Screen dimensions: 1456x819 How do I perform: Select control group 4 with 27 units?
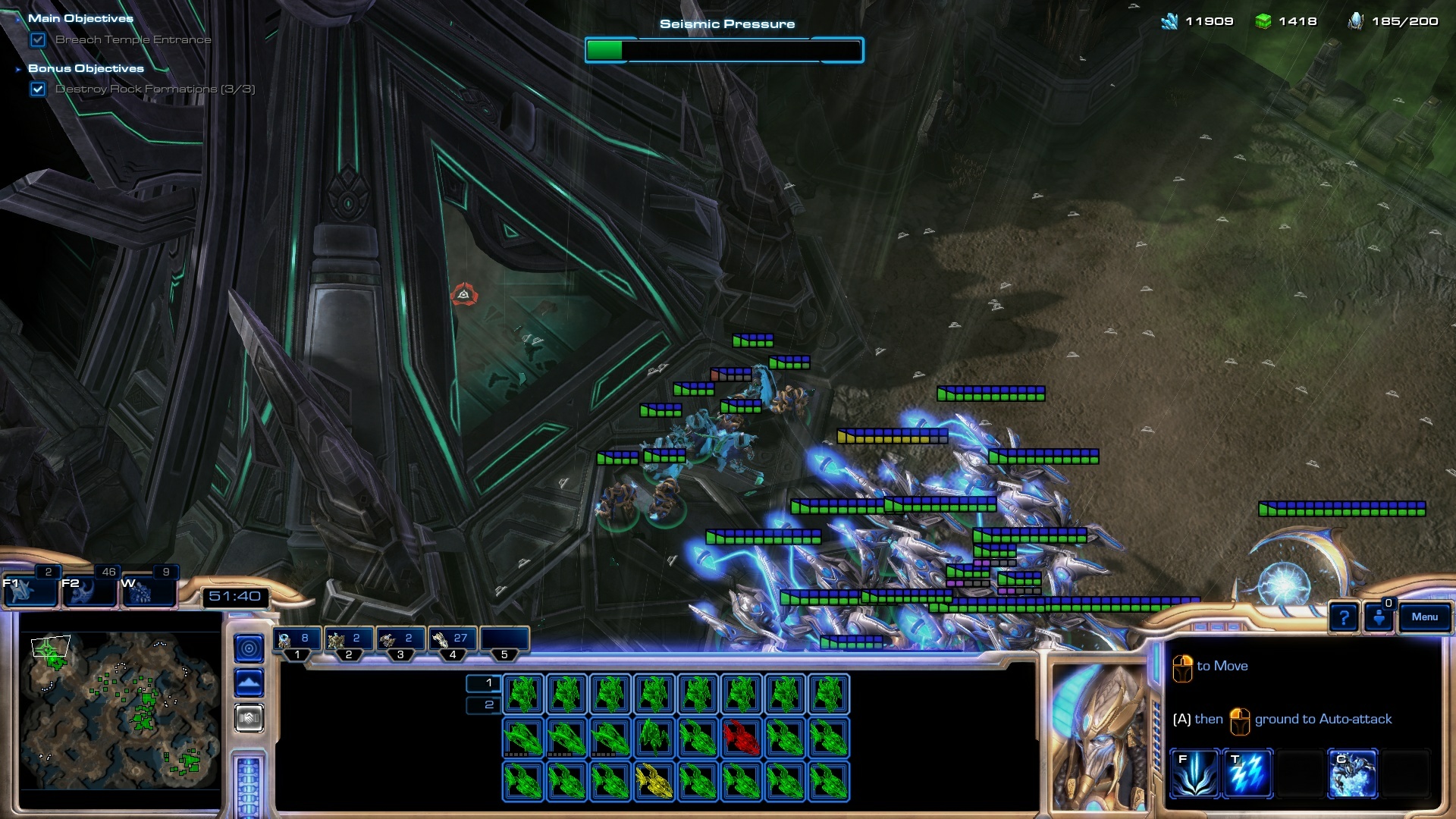pyautogui.click(x=453, y=641)
